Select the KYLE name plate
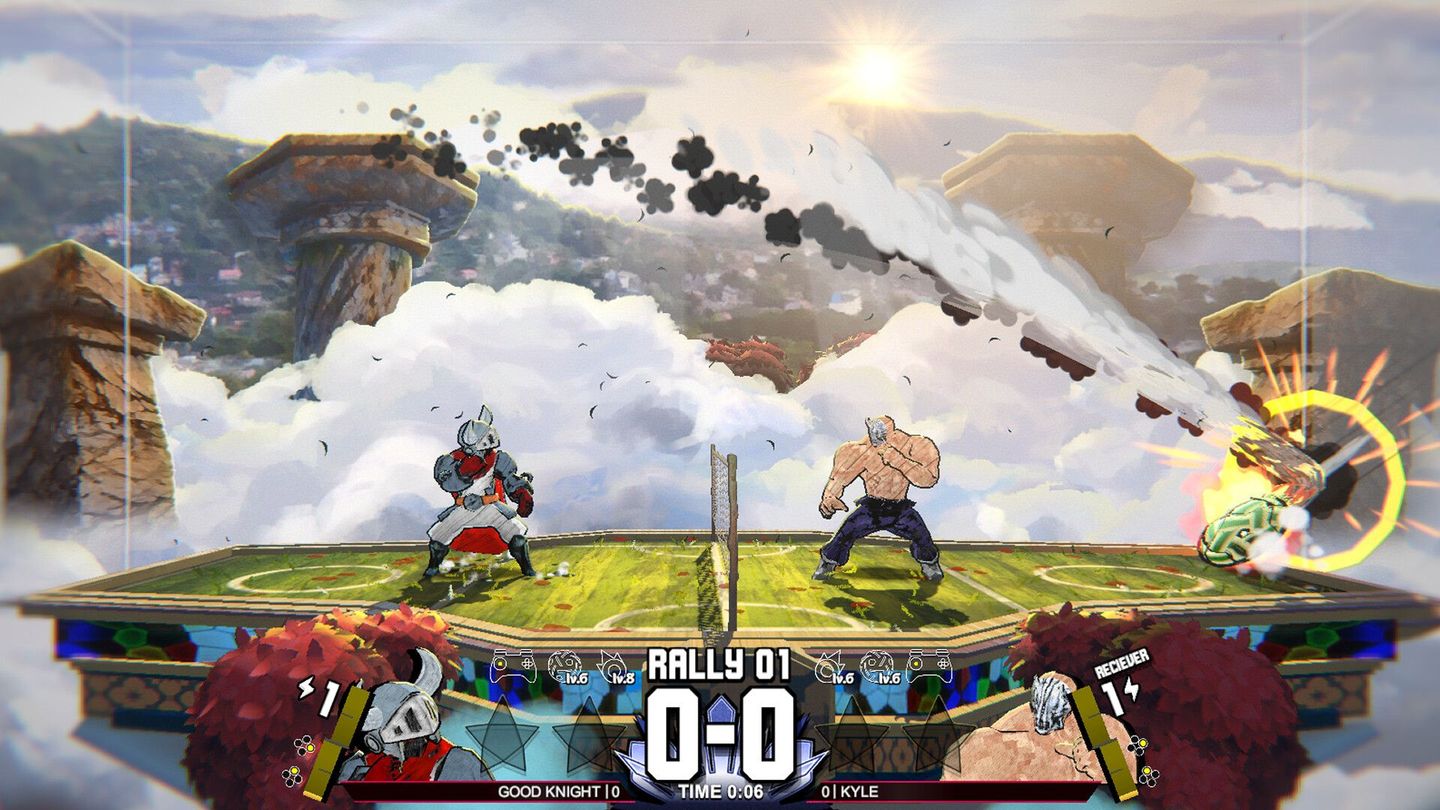The width and height of the screenshot is (1440, 810). pos(852,792)
